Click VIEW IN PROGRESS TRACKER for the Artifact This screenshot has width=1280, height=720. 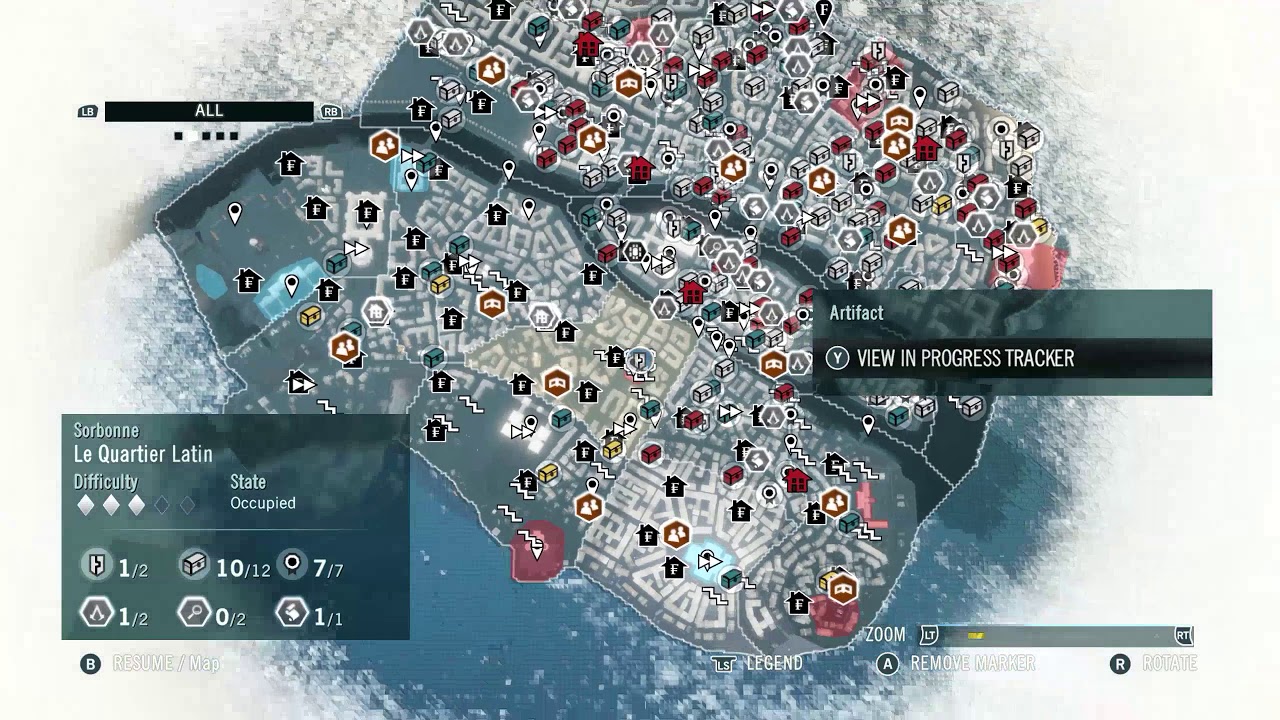(960, 356)
